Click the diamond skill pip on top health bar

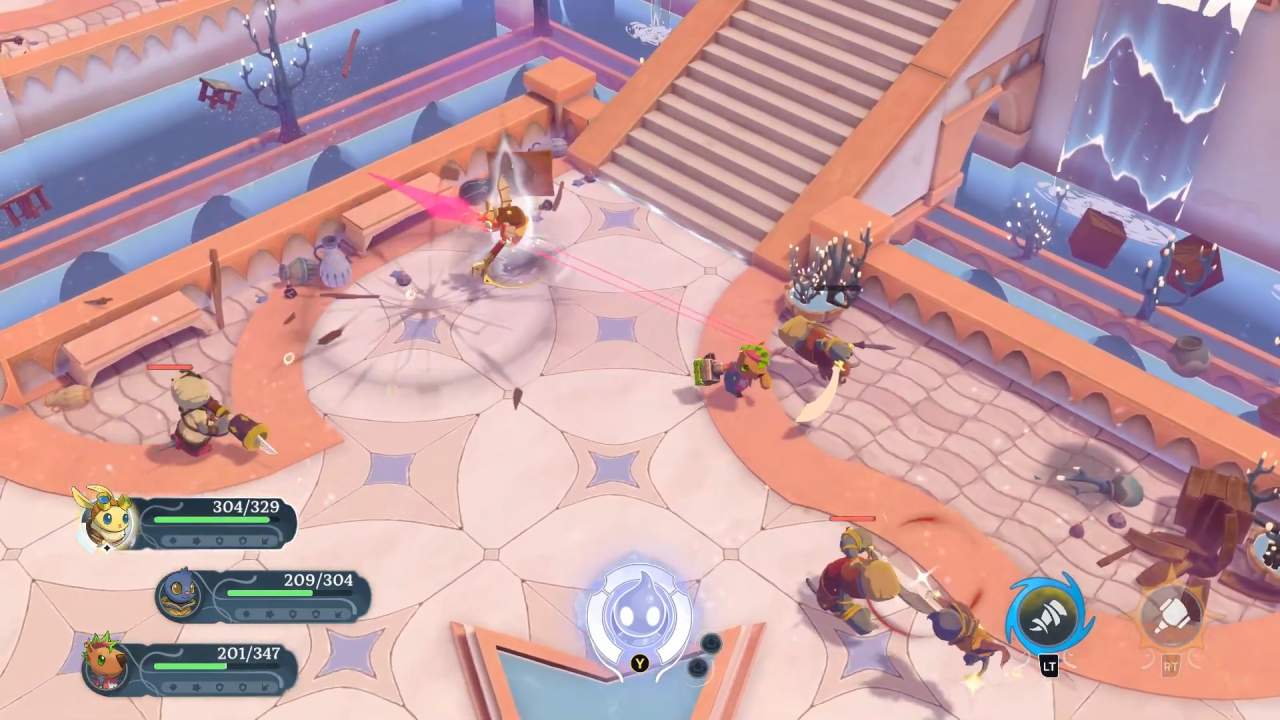(x=174, y=540)
